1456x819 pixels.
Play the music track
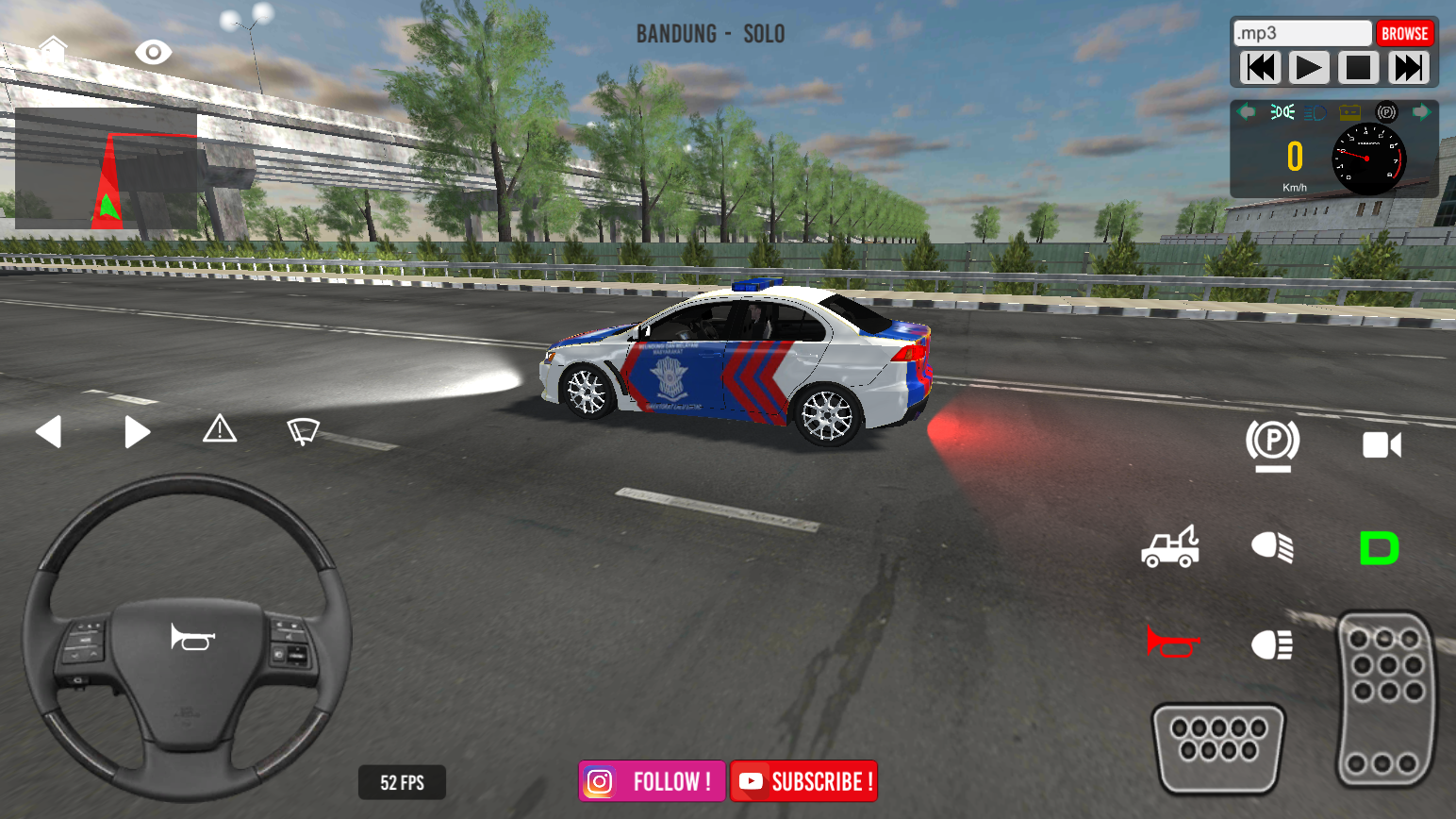pos(1309,68)
